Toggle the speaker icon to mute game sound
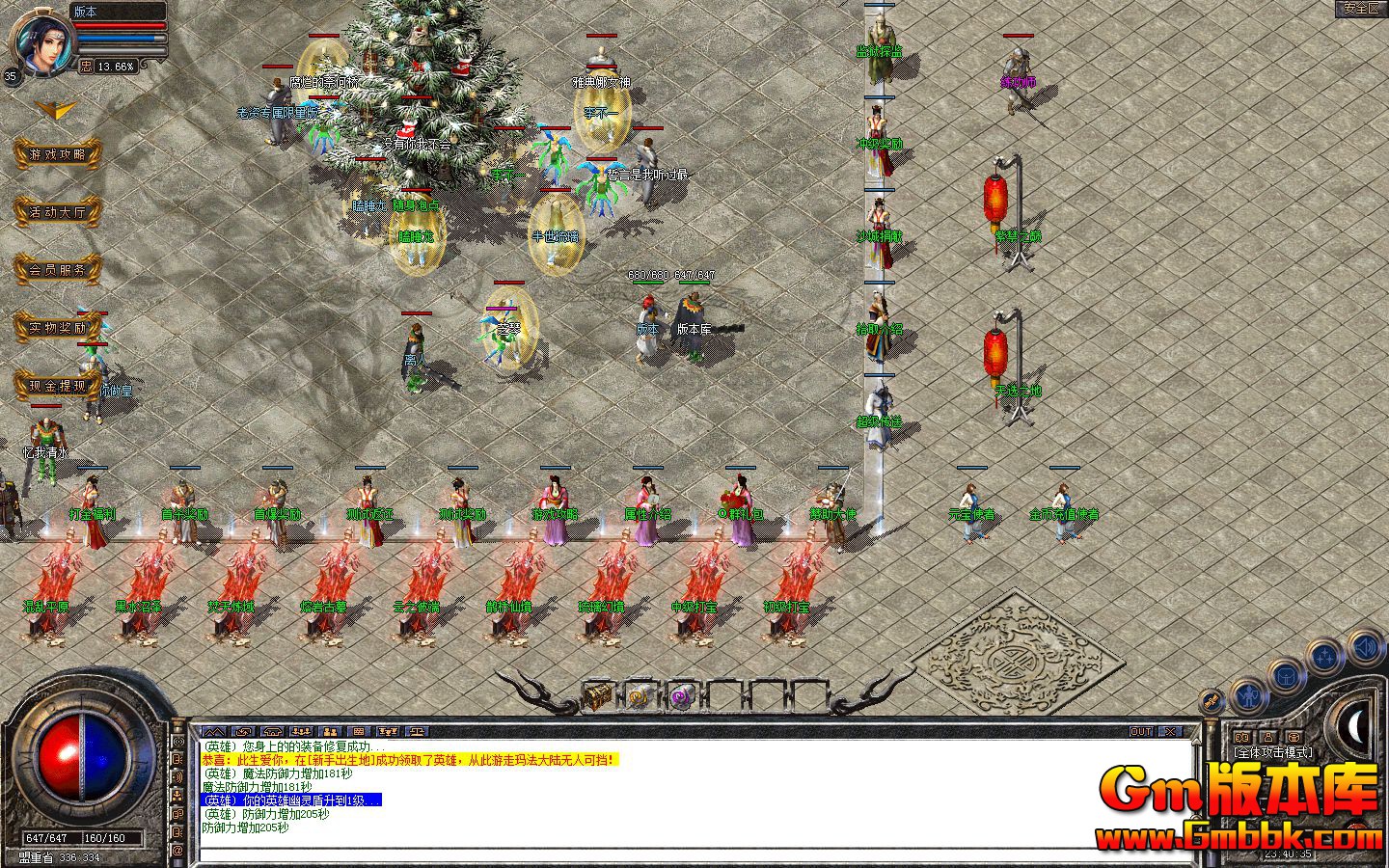This screenshot has height=868, width=1389. 1364,648
